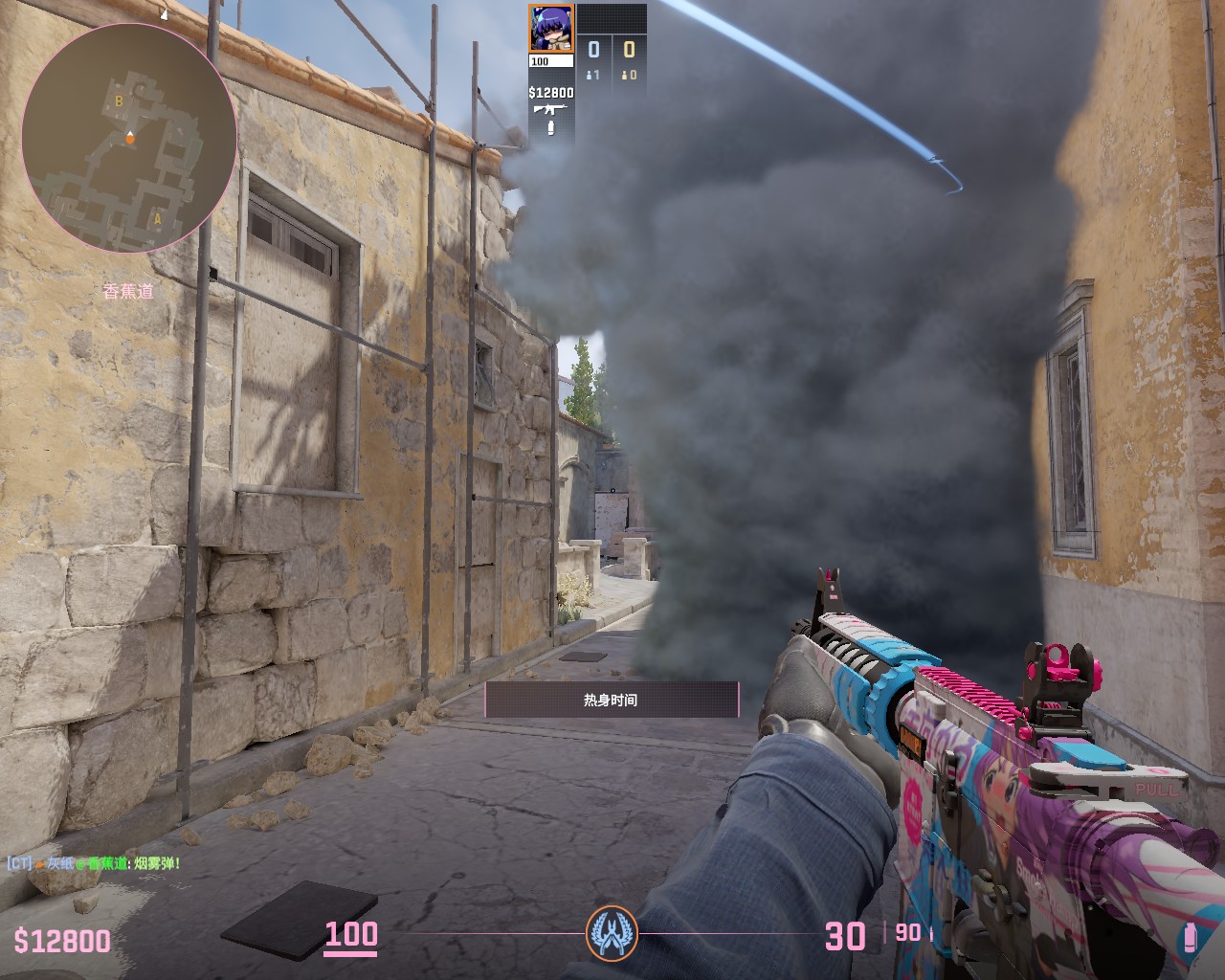
Task: Click the rifle icon under the money
Action: click(550, 109)
